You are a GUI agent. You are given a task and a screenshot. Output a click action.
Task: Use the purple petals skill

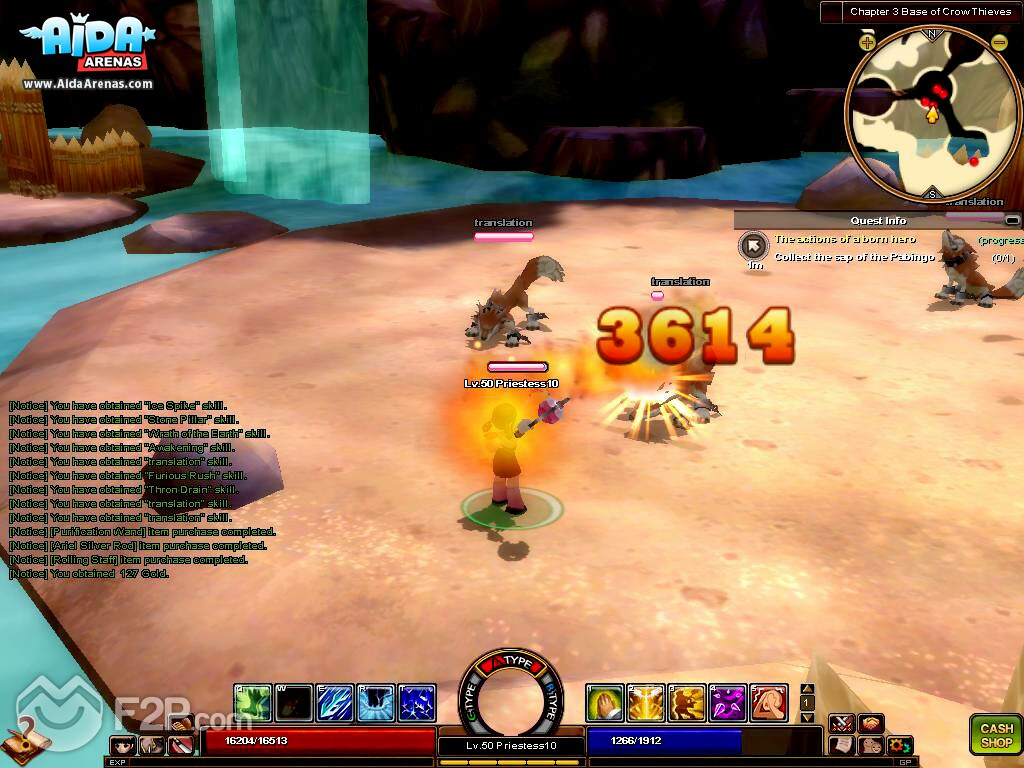pyautogui.click(x=728, y=703)
